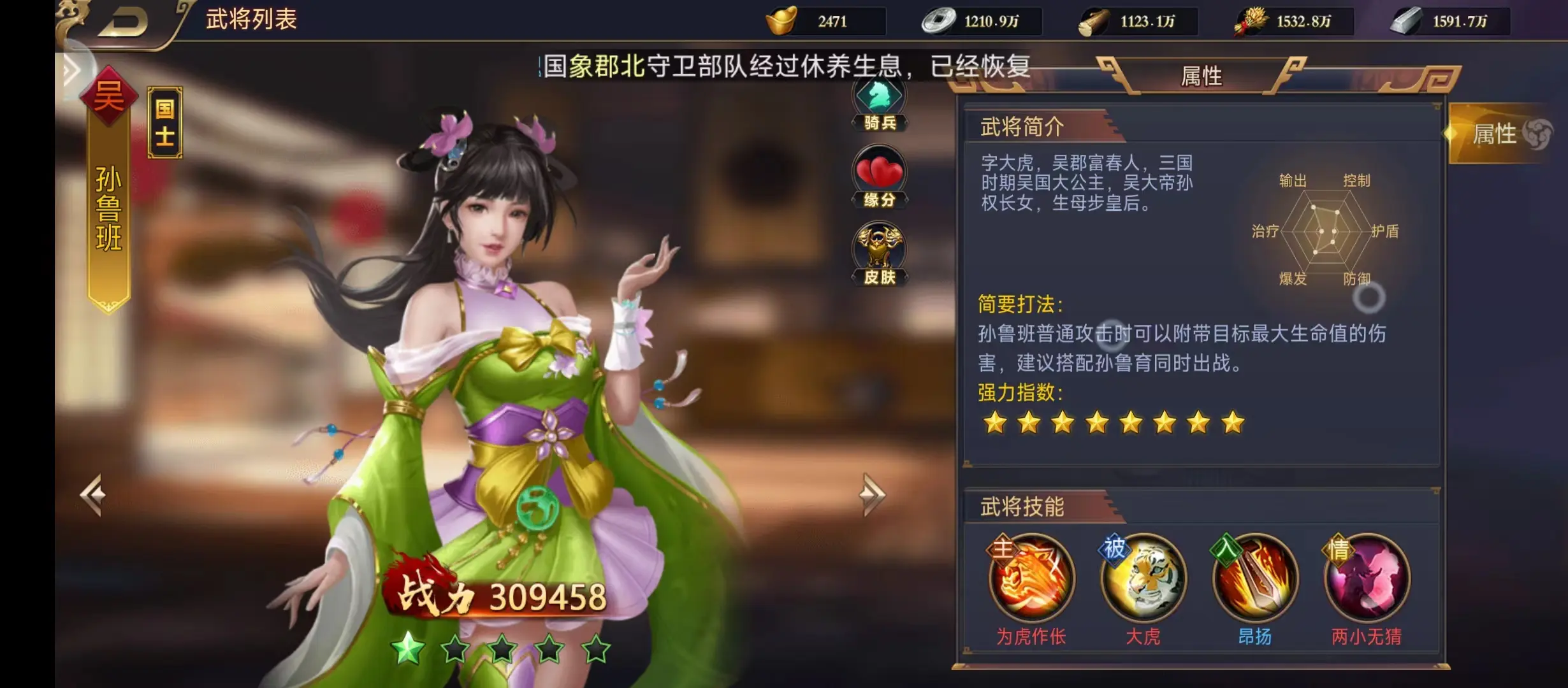
Task: Open the 武将列表 header menu
Action: click(x=251, y=18)
